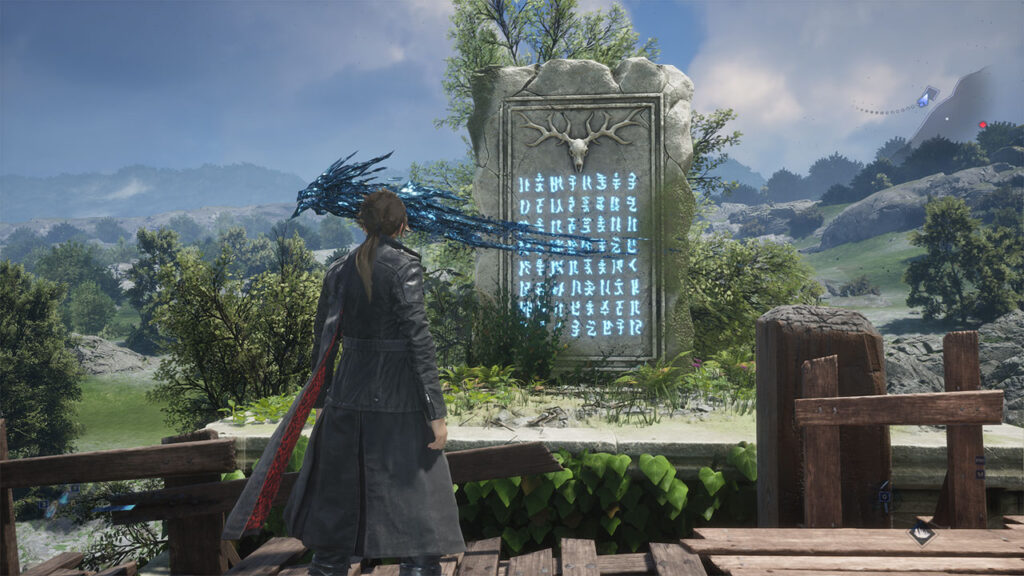Image resolution: width=1024 pixels, height=576 pixels.
Task: Click the blue arrow waypoint marker
Action: [929, 96]
